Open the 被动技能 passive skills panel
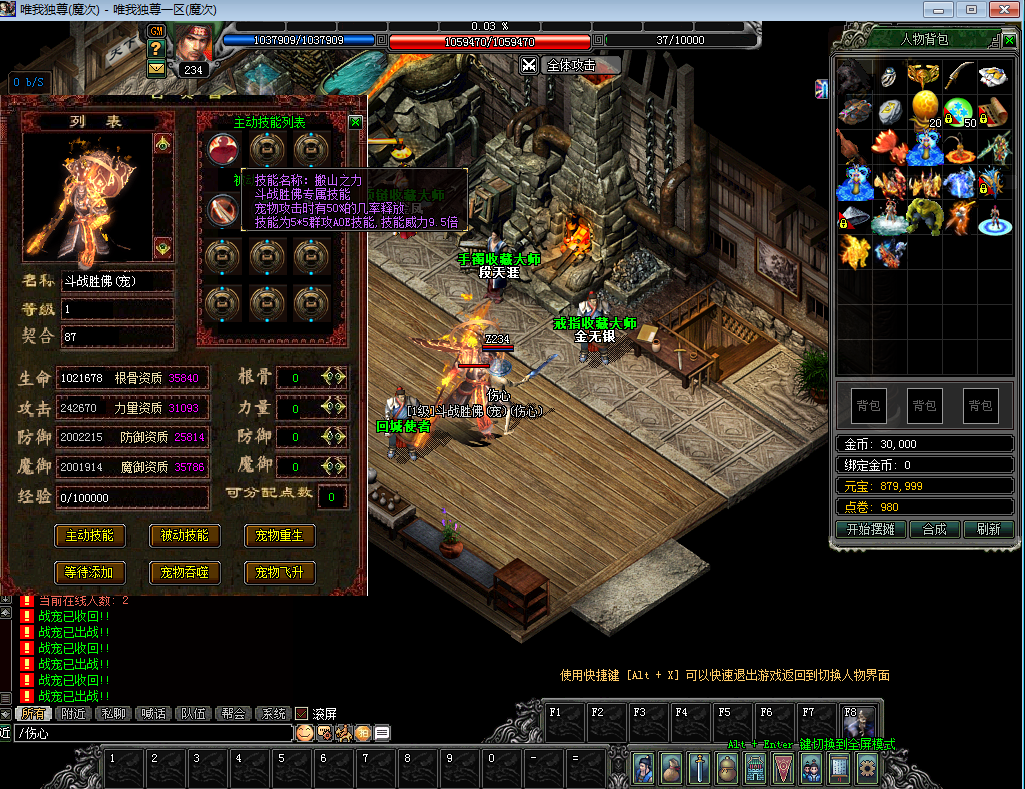 184,536
